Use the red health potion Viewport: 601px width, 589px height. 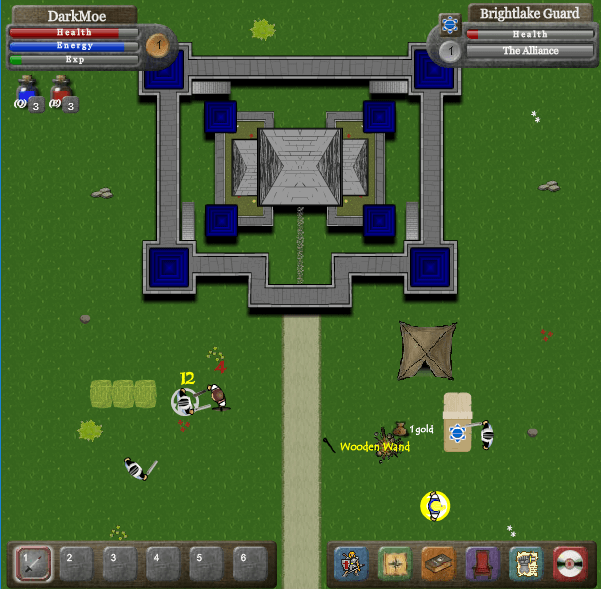[x=61, y=93]
